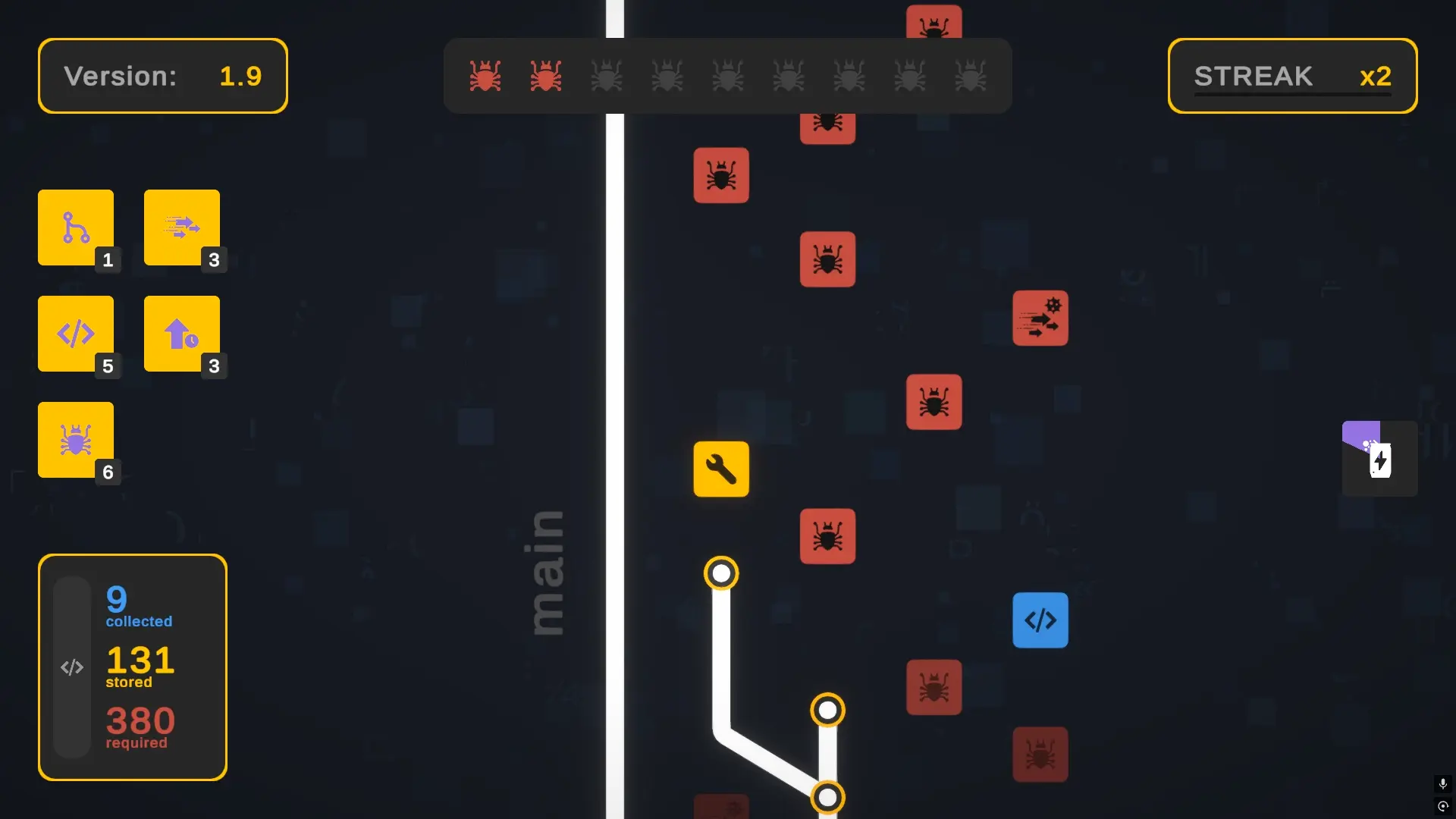The image size is (1456, 819).
Task: Click the STREAK x2 indicator
Action: [x=1291, y=76]
